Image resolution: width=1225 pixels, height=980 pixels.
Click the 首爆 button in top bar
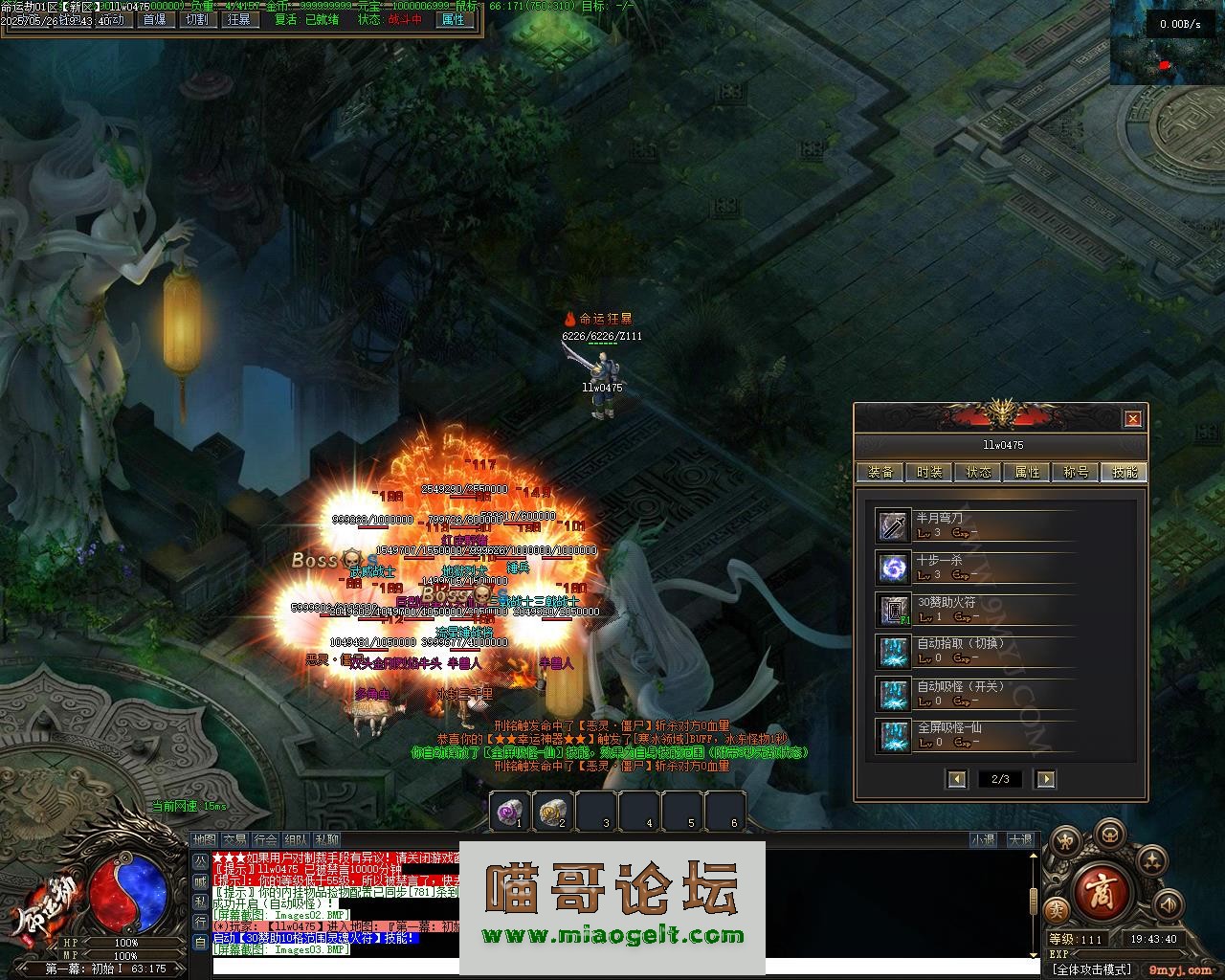[x=153, y=19]
